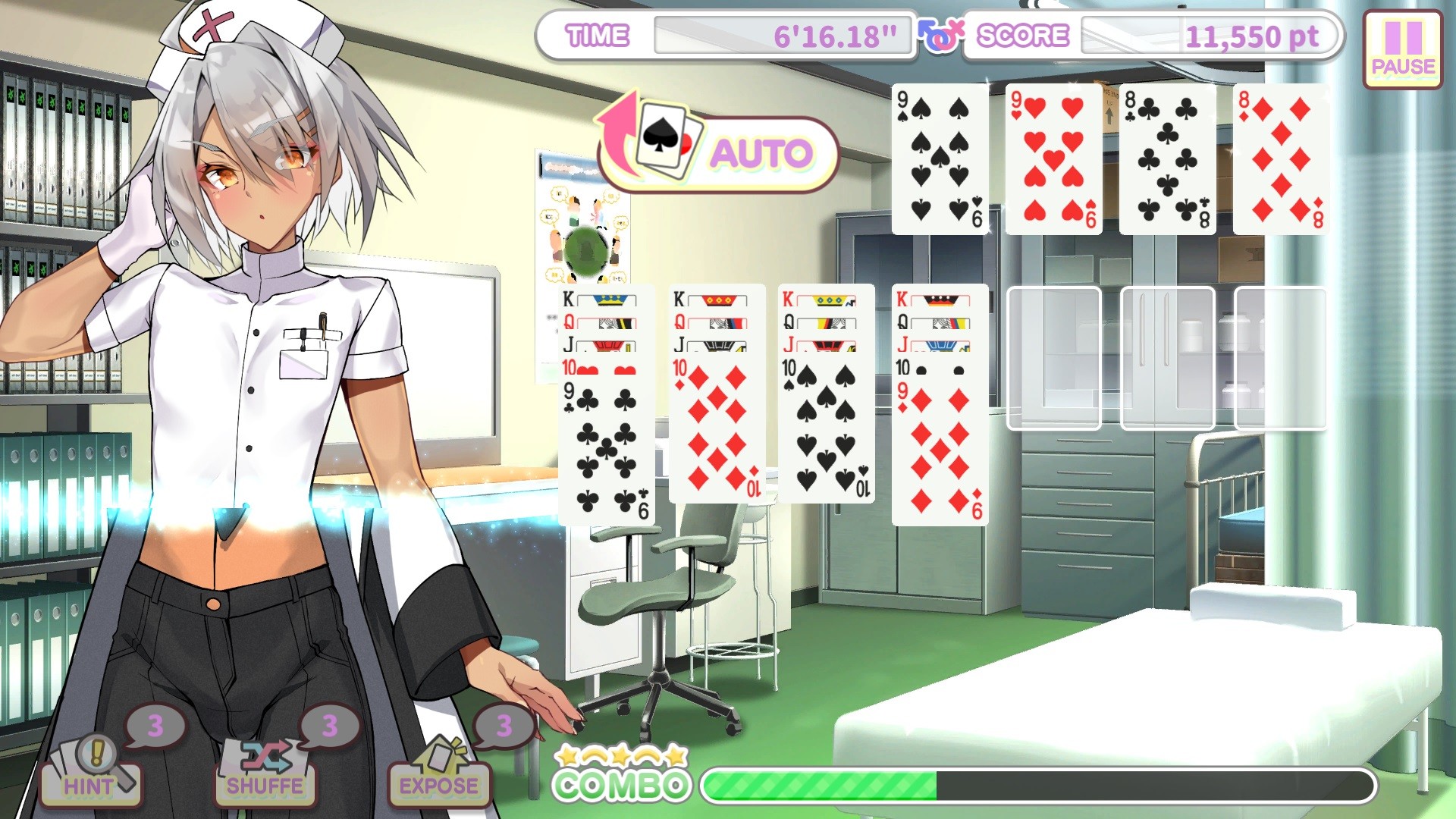
Task: Select the 9 of hearts card
Action: click(1052, 159)
